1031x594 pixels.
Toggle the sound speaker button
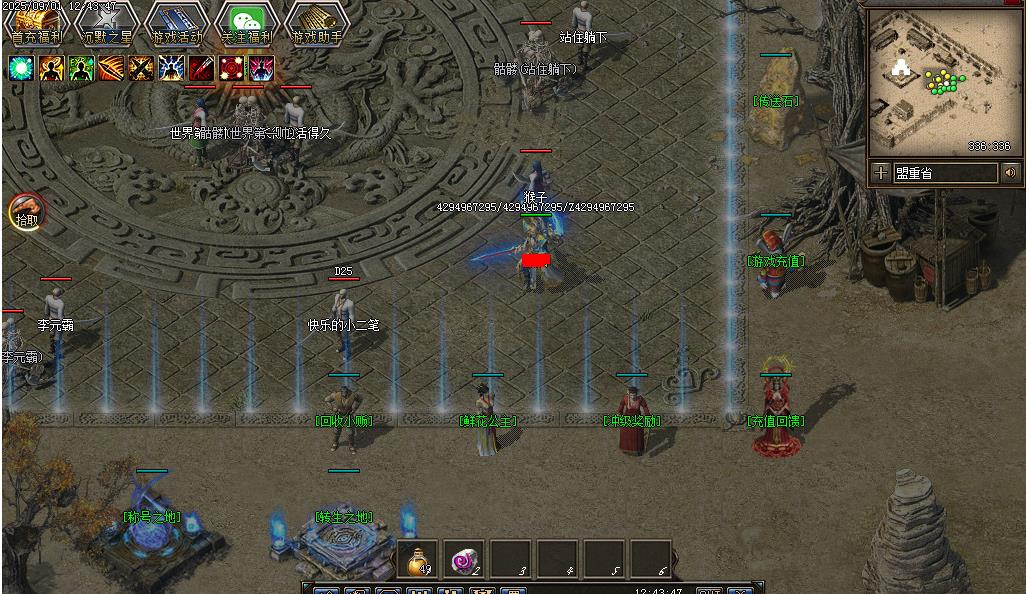(1011, 173)
